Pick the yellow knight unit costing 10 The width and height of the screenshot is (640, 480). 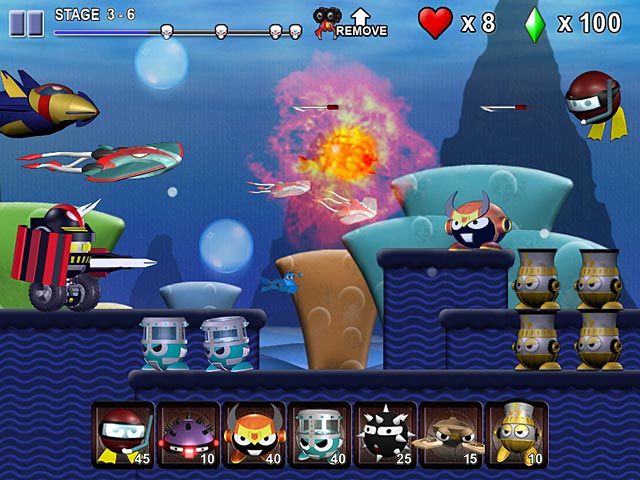coord(515,436)
